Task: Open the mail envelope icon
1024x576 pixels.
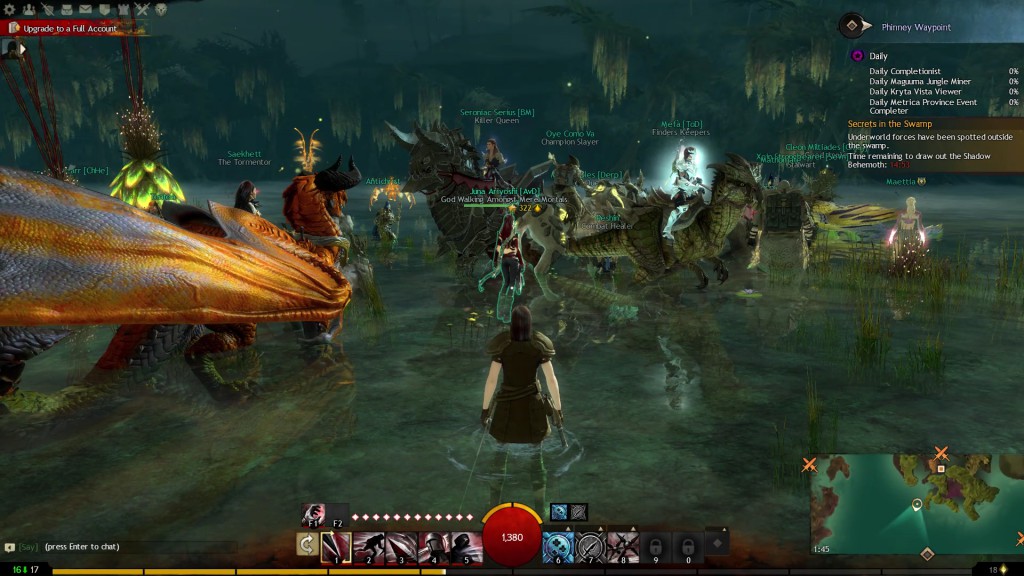Action: [x=85, y=10]
